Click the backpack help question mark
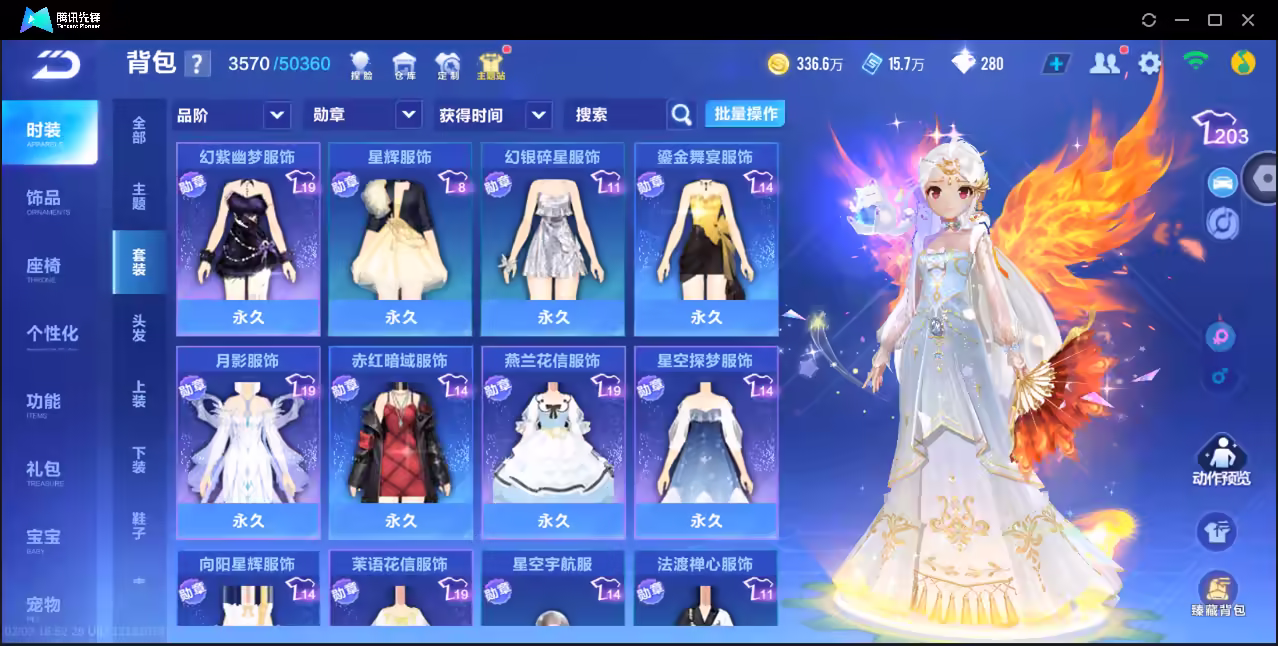Image resolution: width=1278 pixels, height=646 pixels. 197,64
